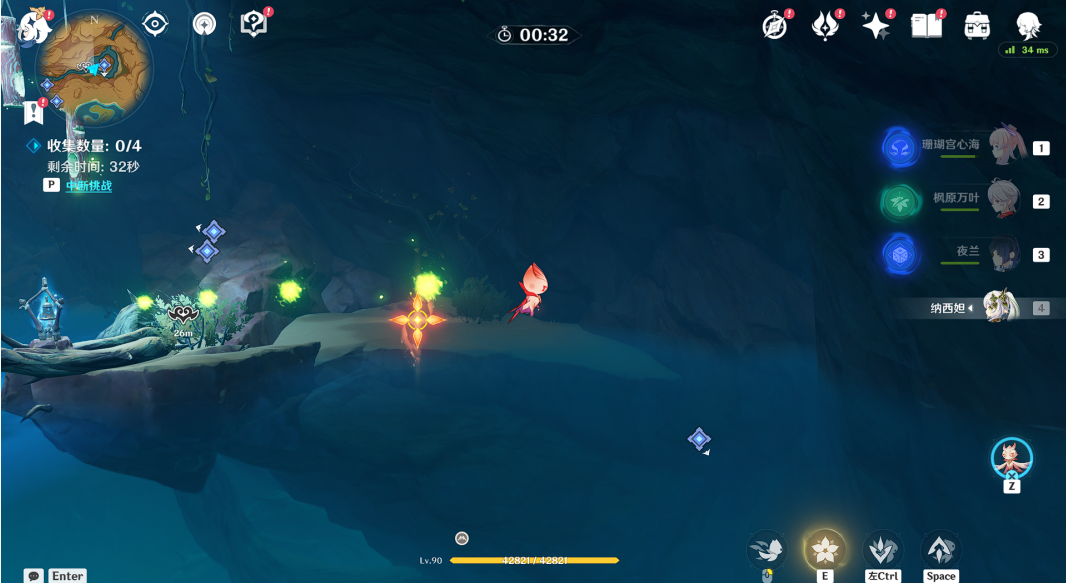Open the compass adventure handbook icon

click(x=775, y=26)
